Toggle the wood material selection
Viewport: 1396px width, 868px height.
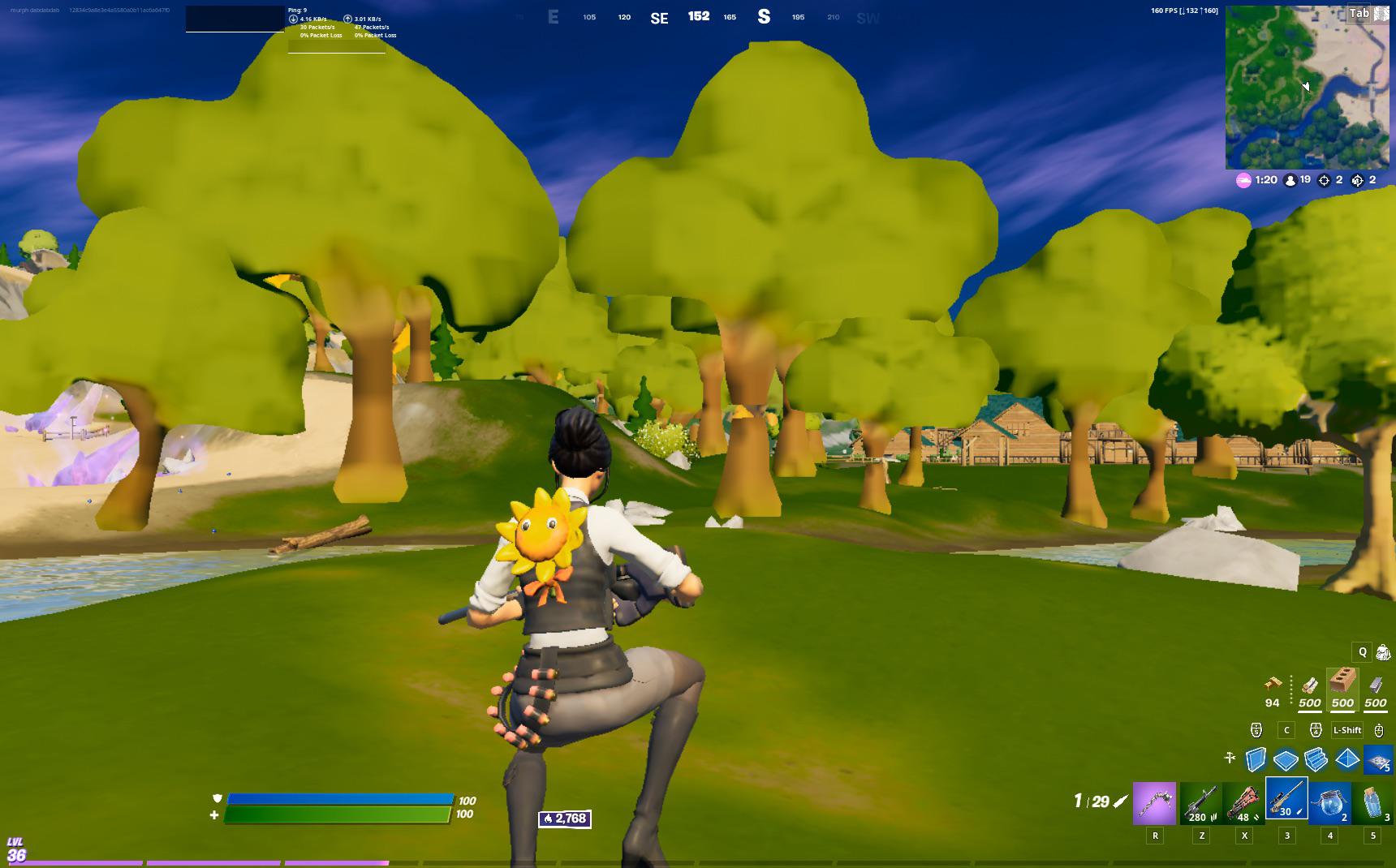point(1309,685)
